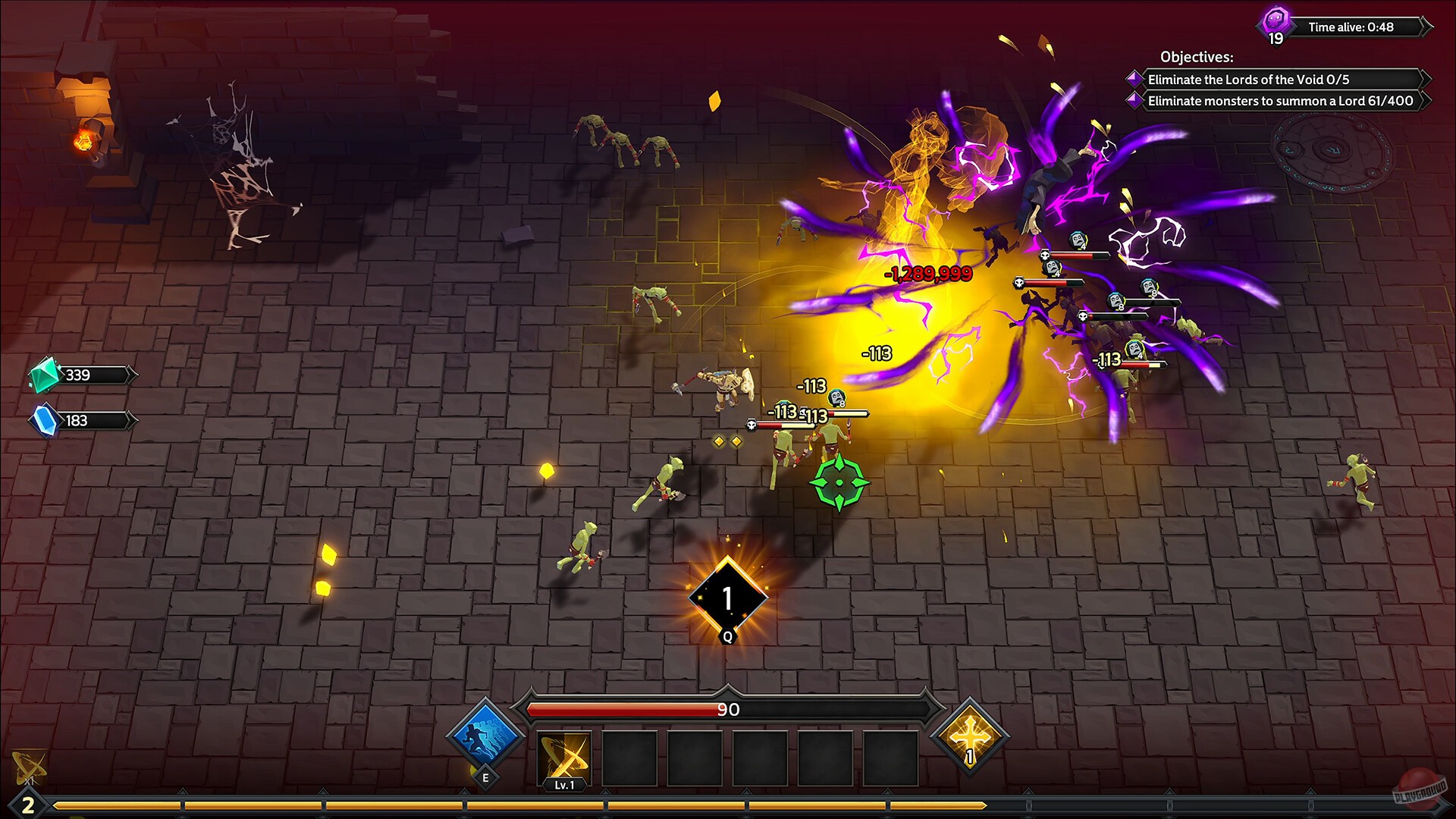Expand the Objectives header panel
The image size is (1456, 819).
pos(1196,57)
